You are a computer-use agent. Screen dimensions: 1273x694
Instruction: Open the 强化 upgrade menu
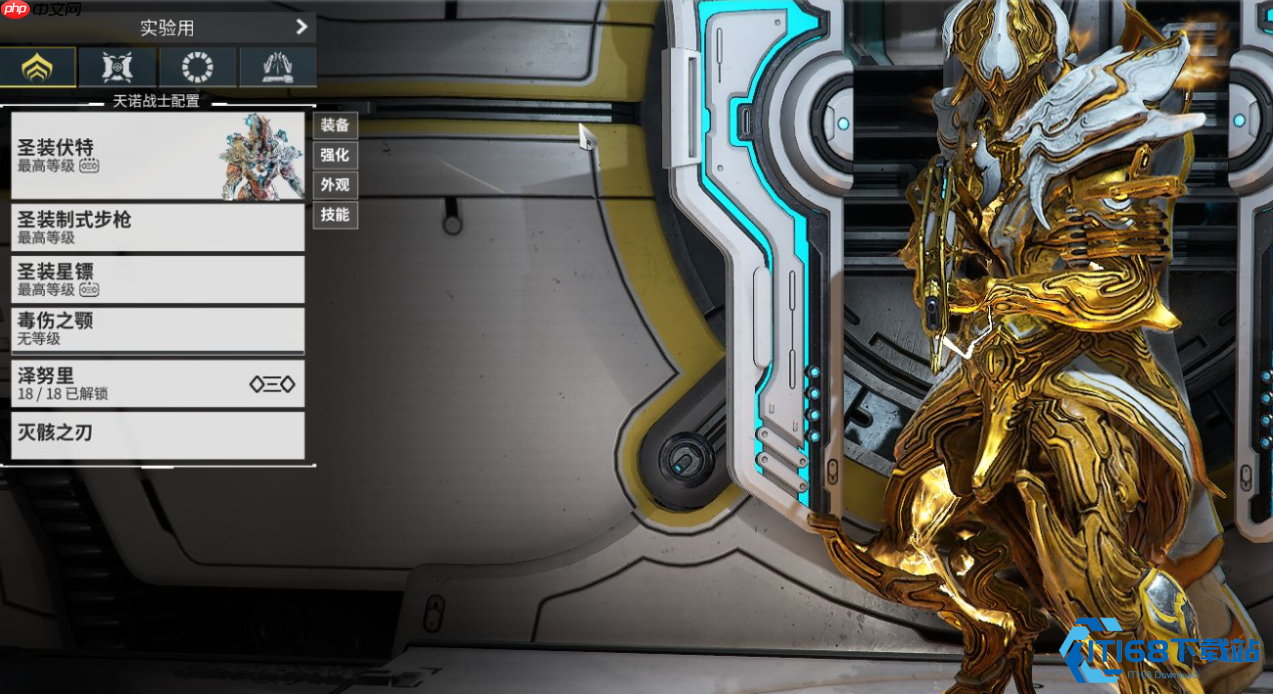pos(335,155)
